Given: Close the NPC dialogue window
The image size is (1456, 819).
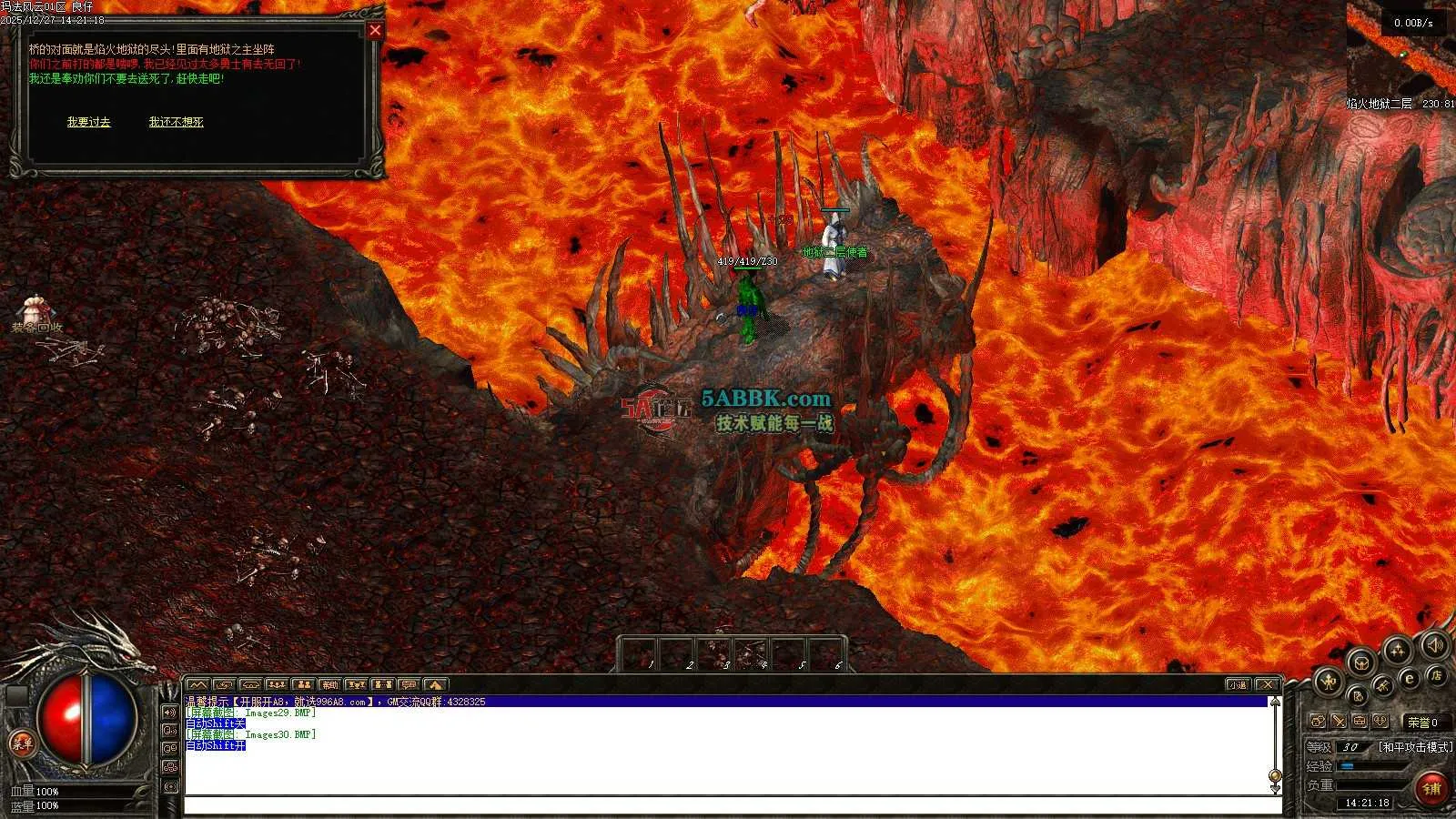Looking at the screenshot, I should [x=375, y=30].
